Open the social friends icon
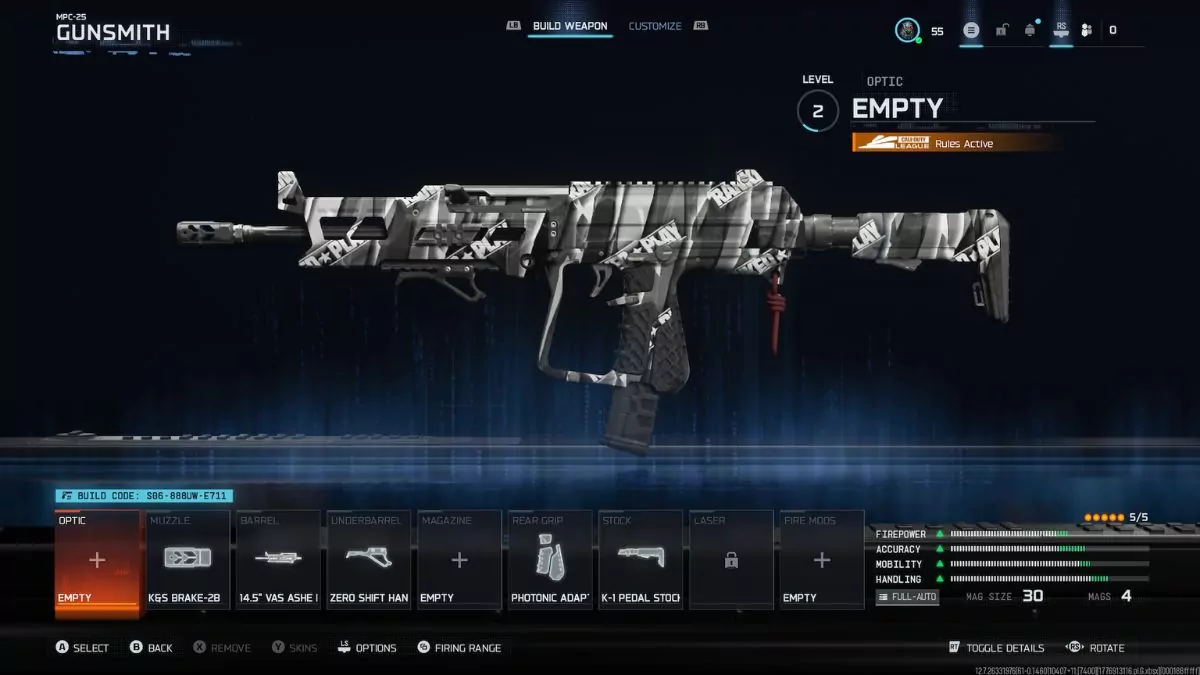The width and height of the screenshot is (1200, 675). point(1086,30)
